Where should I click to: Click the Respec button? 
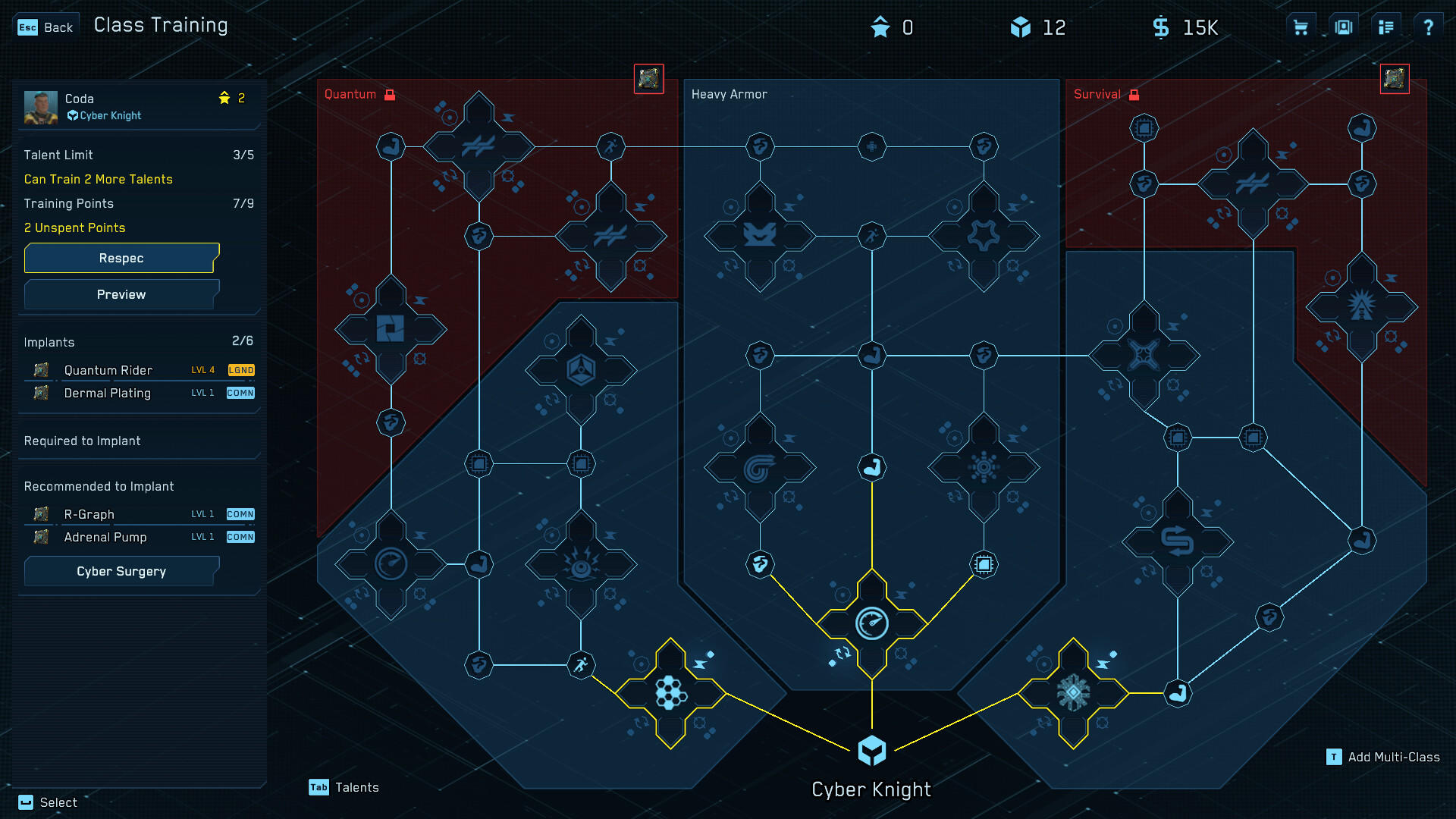(121, 258)
